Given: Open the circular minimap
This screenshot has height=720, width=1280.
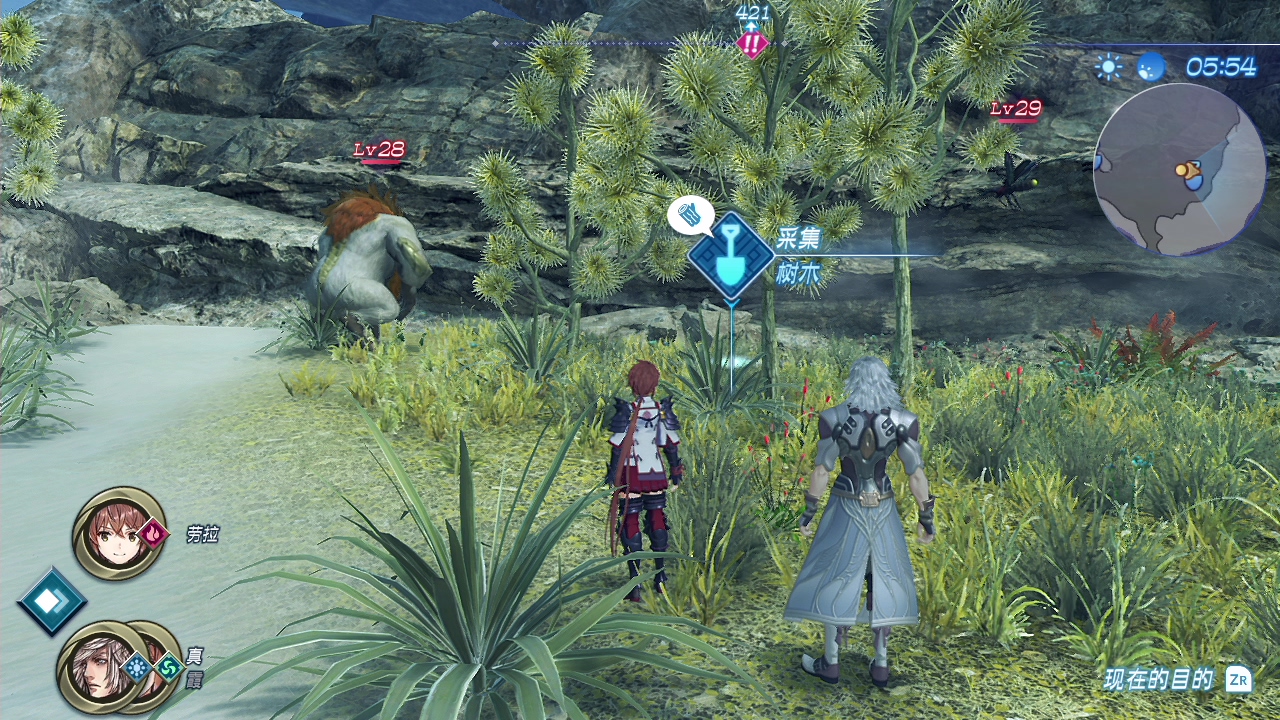Looking at the screenshot, I should tap(1179, 169).
